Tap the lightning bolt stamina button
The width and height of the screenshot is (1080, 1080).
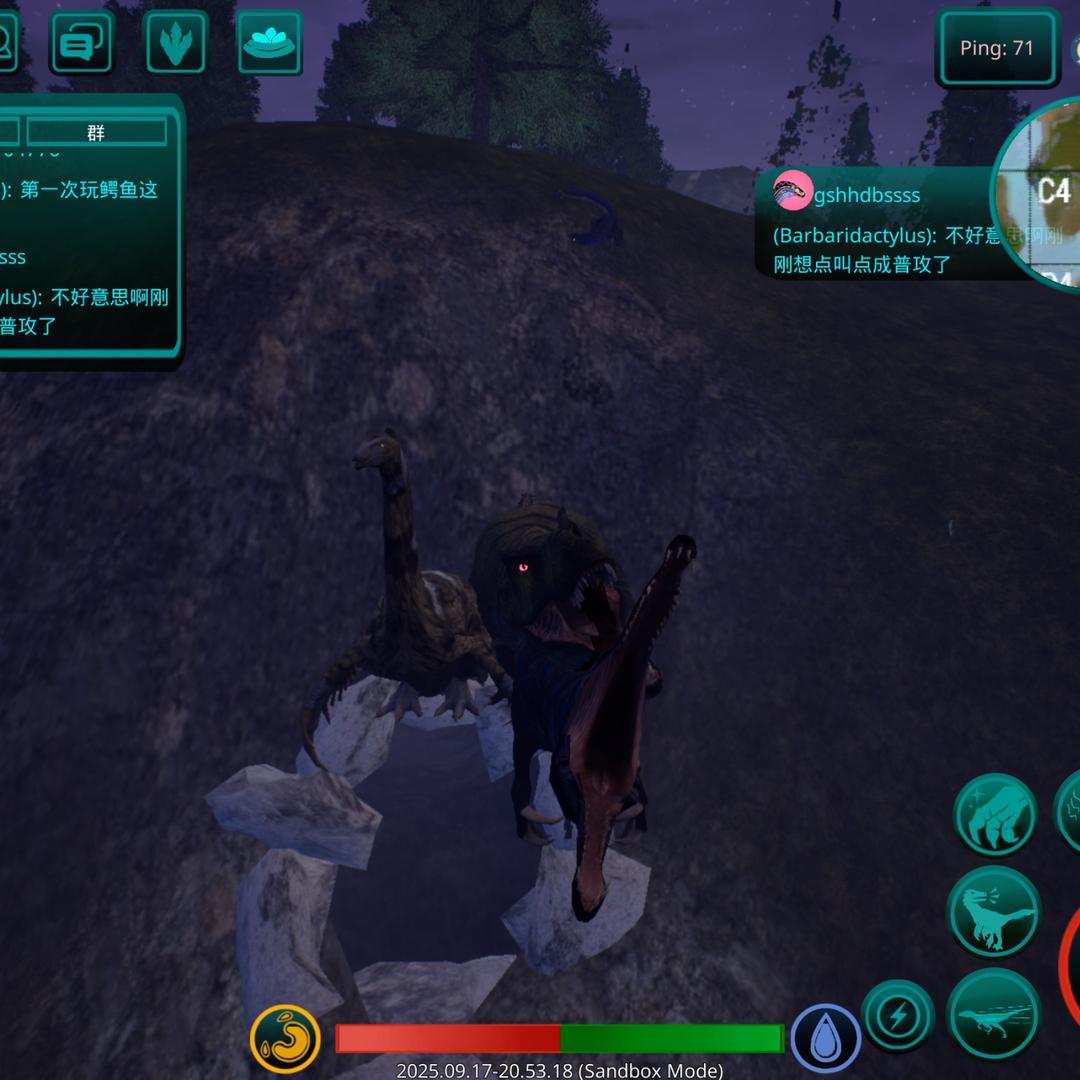[897, 1016]
